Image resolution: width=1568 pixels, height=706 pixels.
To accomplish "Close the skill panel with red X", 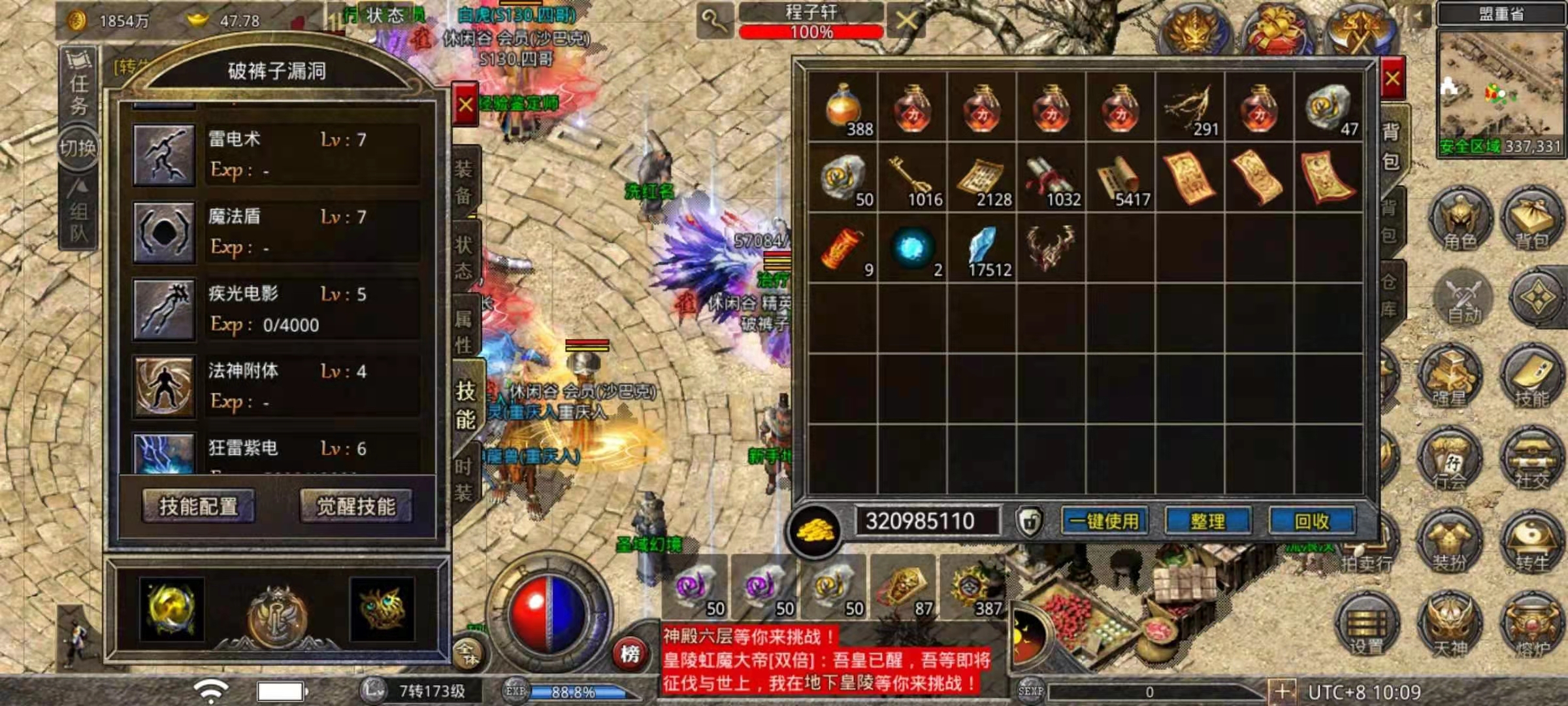I will 465,105.
